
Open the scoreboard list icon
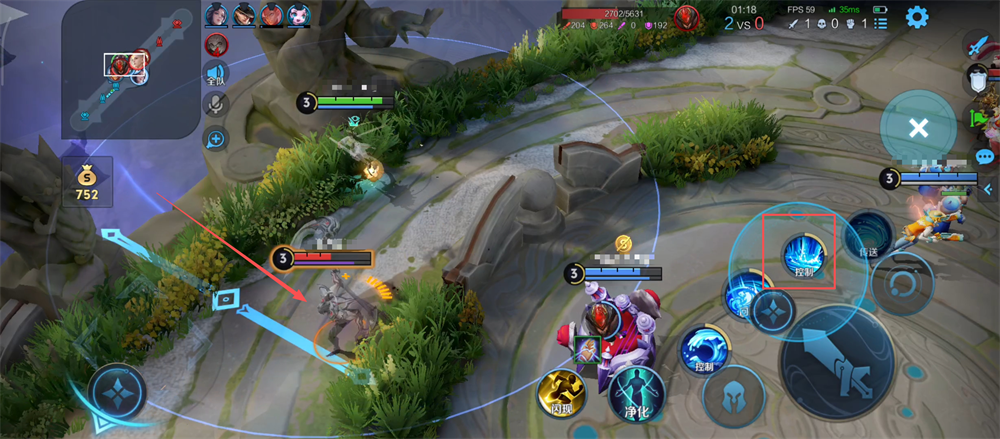[880, 23]
